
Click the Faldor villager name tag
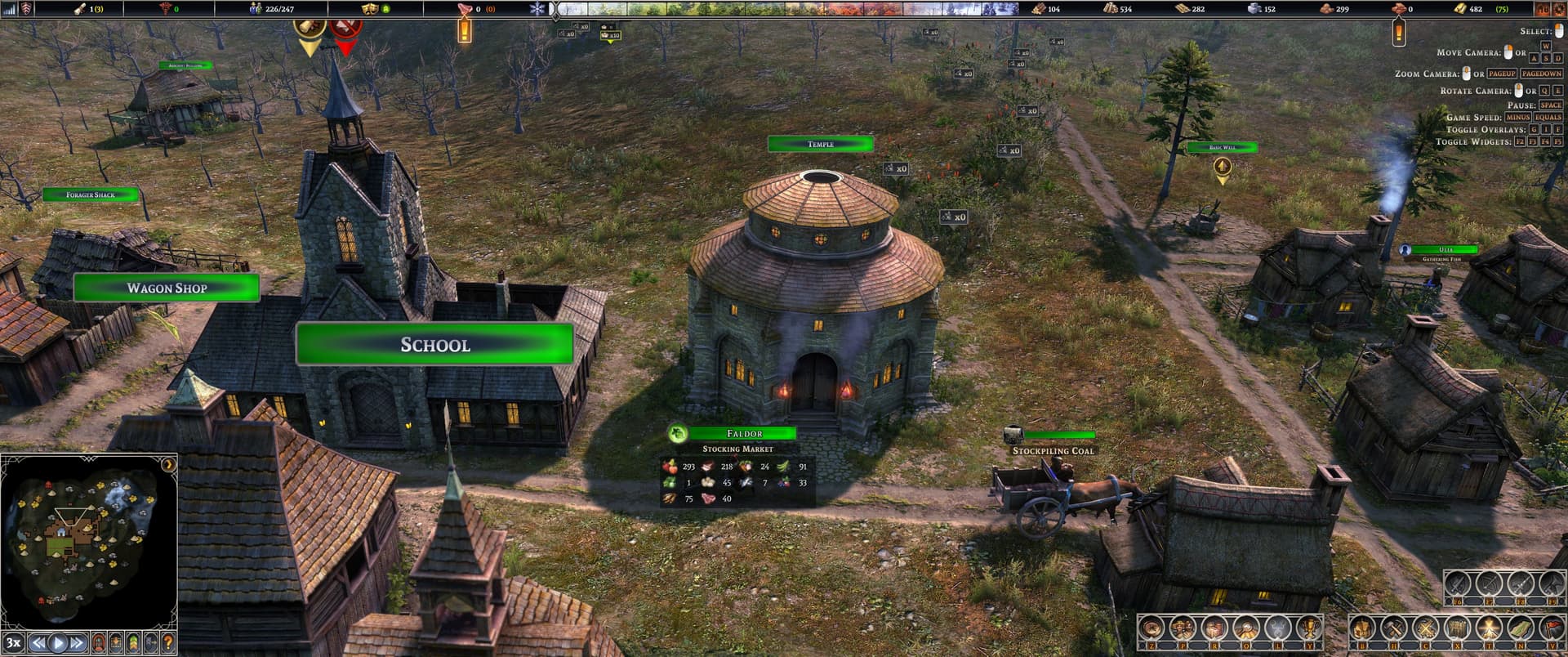pos(743,433)
